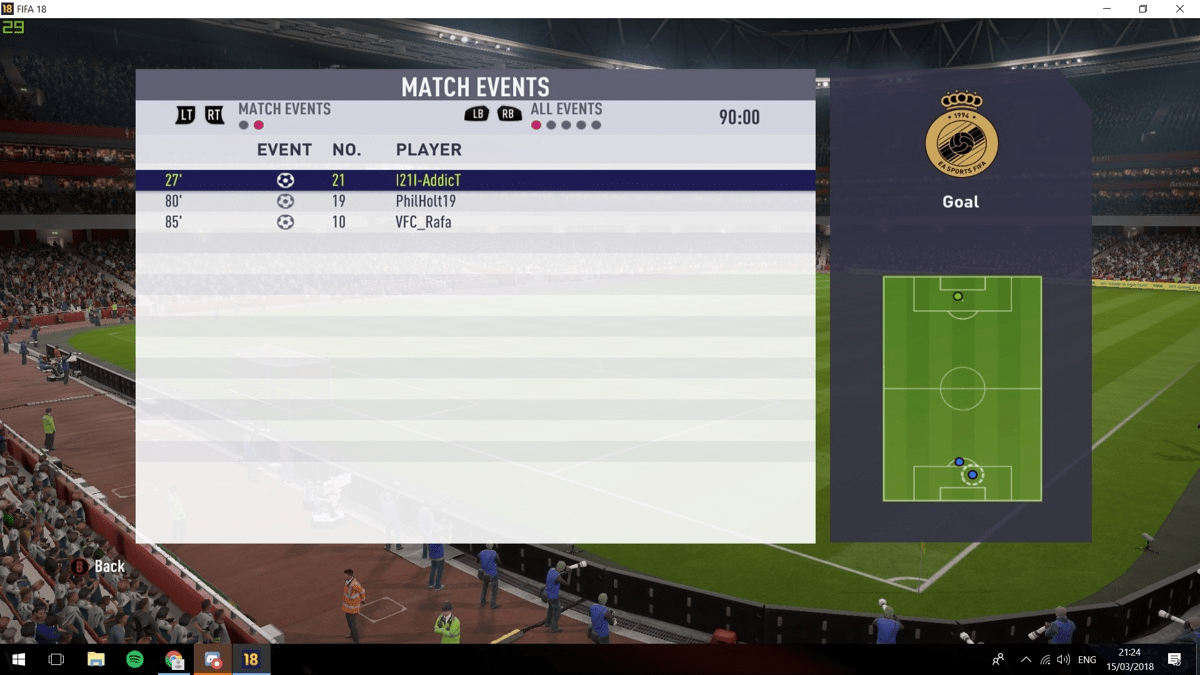1200x675 pixels.
Task: Open Spotify from the taskbar
Action: pyautogui.click(x=135, y=660)
